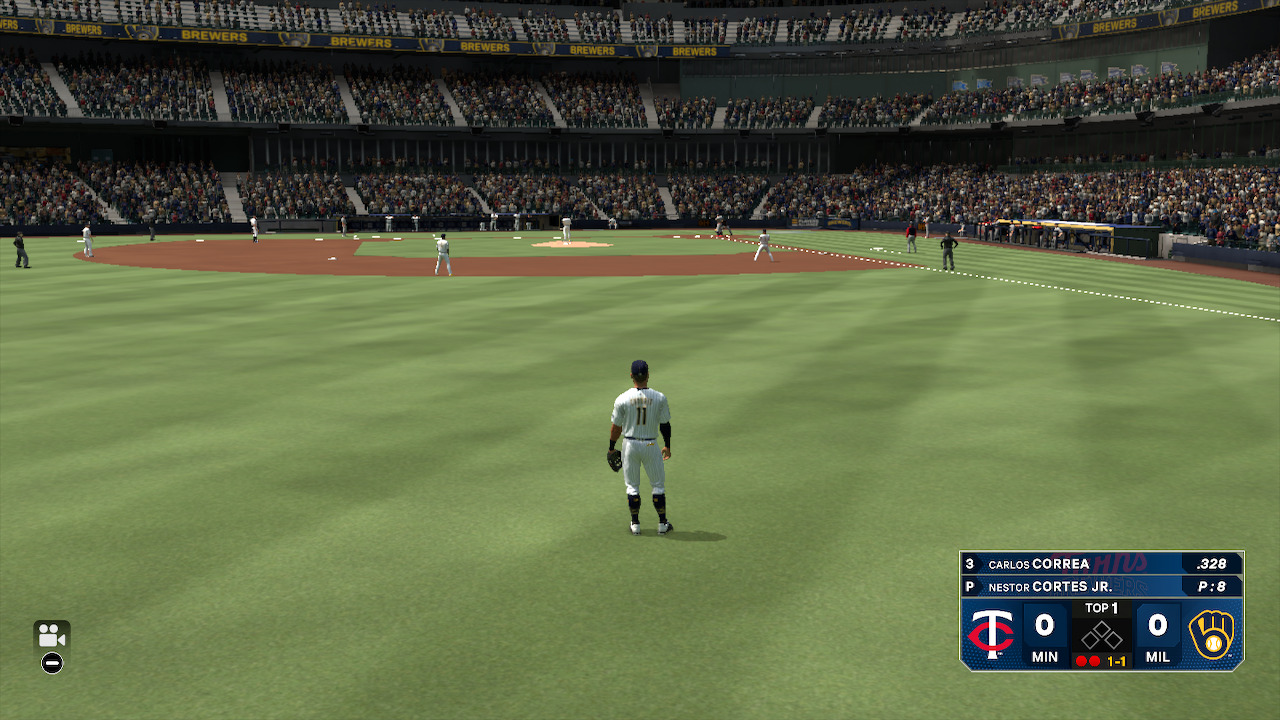Viewport: 1280px width, 720px height.
Task: Click the video camera replay icon
Action: pyautogui.click(x=52, y=637)
